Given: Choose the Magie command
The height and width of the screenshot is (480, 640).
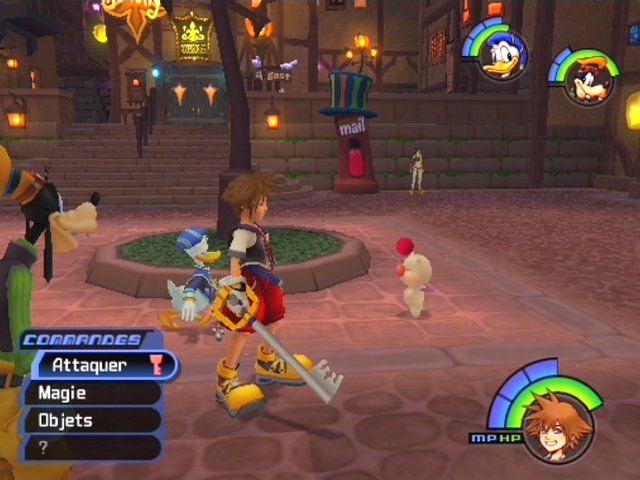Looking at the screenshot, I should [92, 393].
